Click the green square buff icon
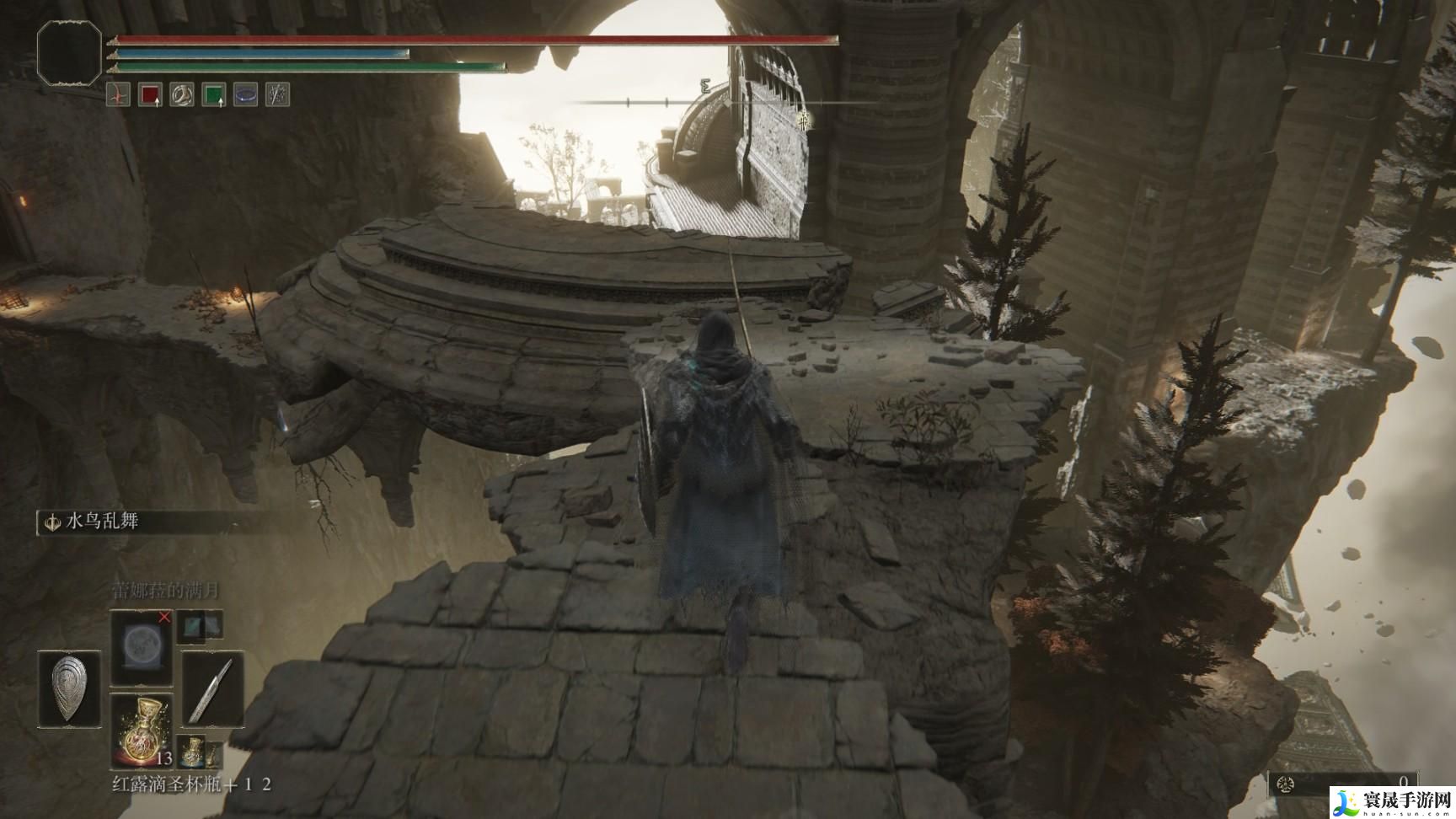The height and width of the screenshot is (819, 1456). click(x=214, y=94)
